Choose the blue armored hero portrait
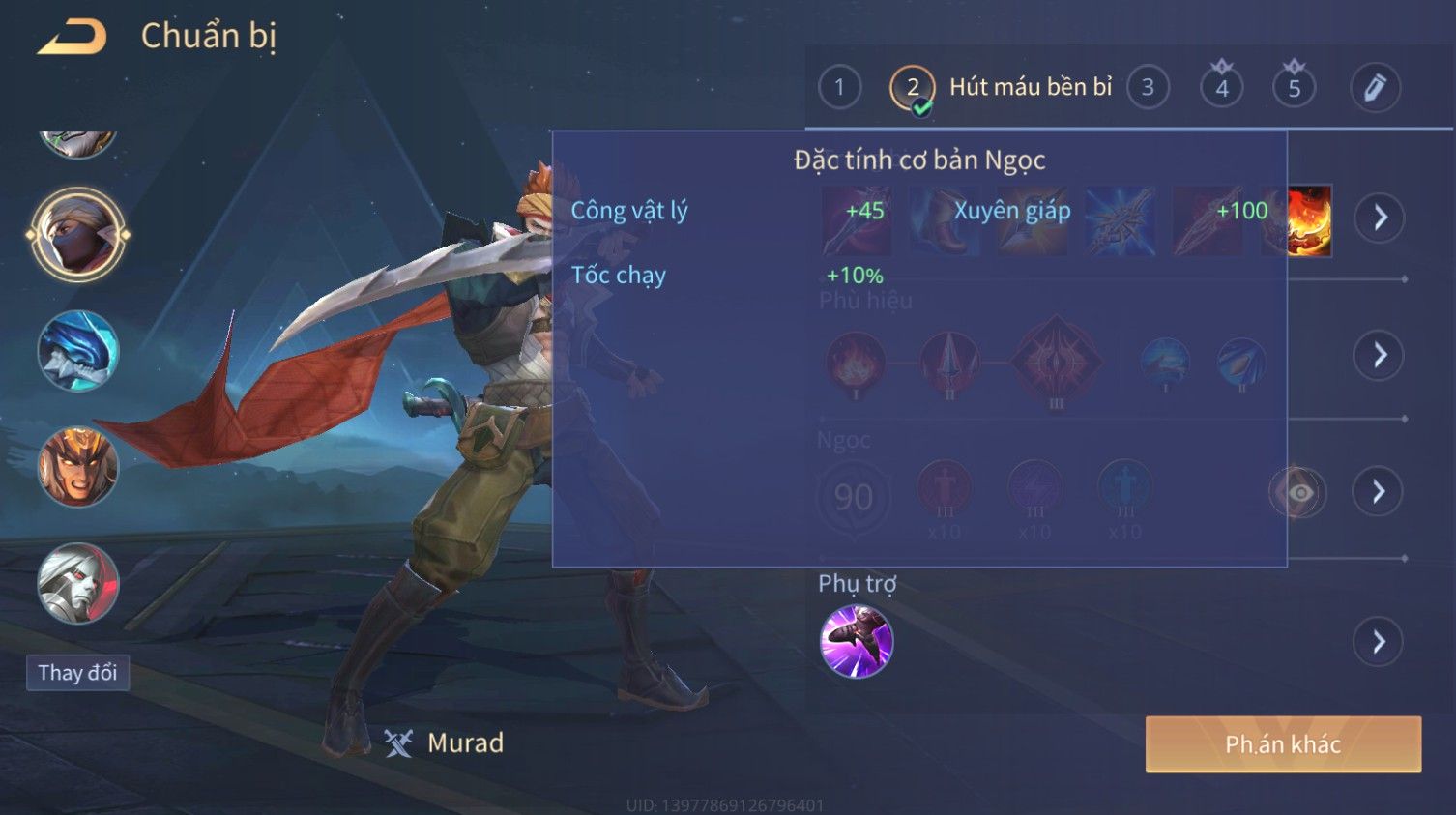The height and width of the screenshot is (815, 1456). coord(77,351)
